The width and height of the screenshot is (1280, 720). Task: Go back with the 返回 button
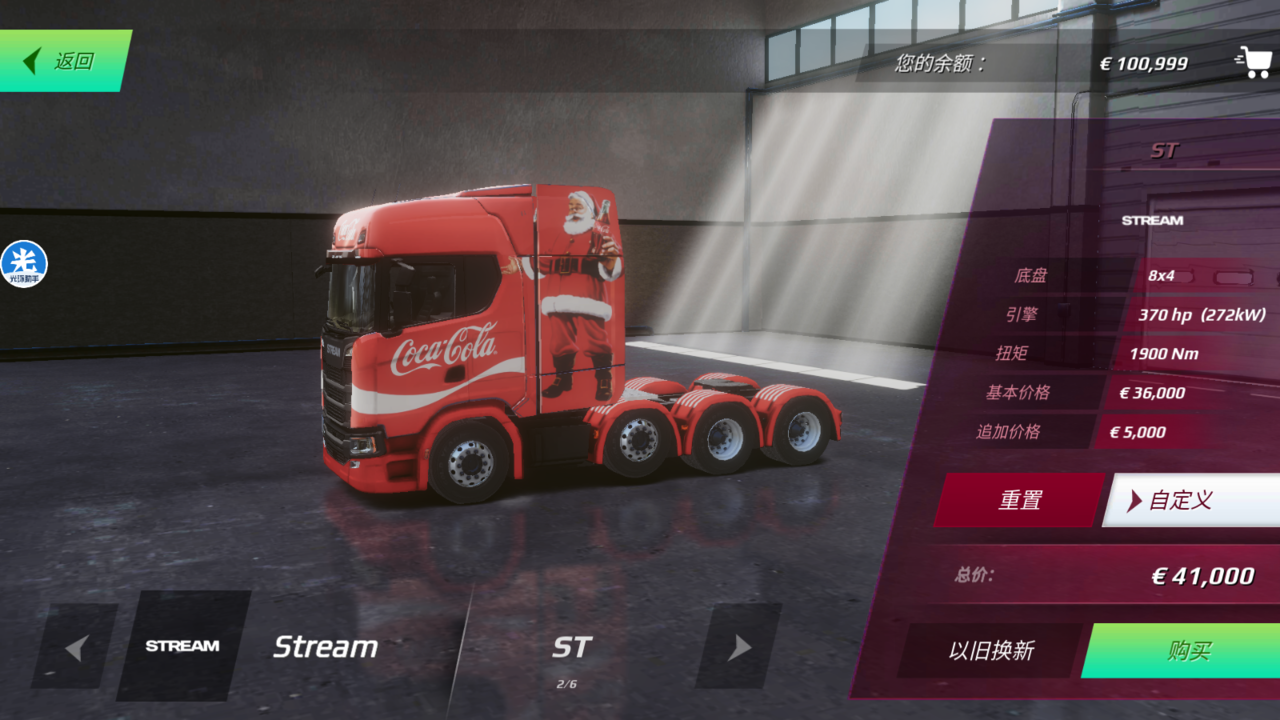point(63,61)
